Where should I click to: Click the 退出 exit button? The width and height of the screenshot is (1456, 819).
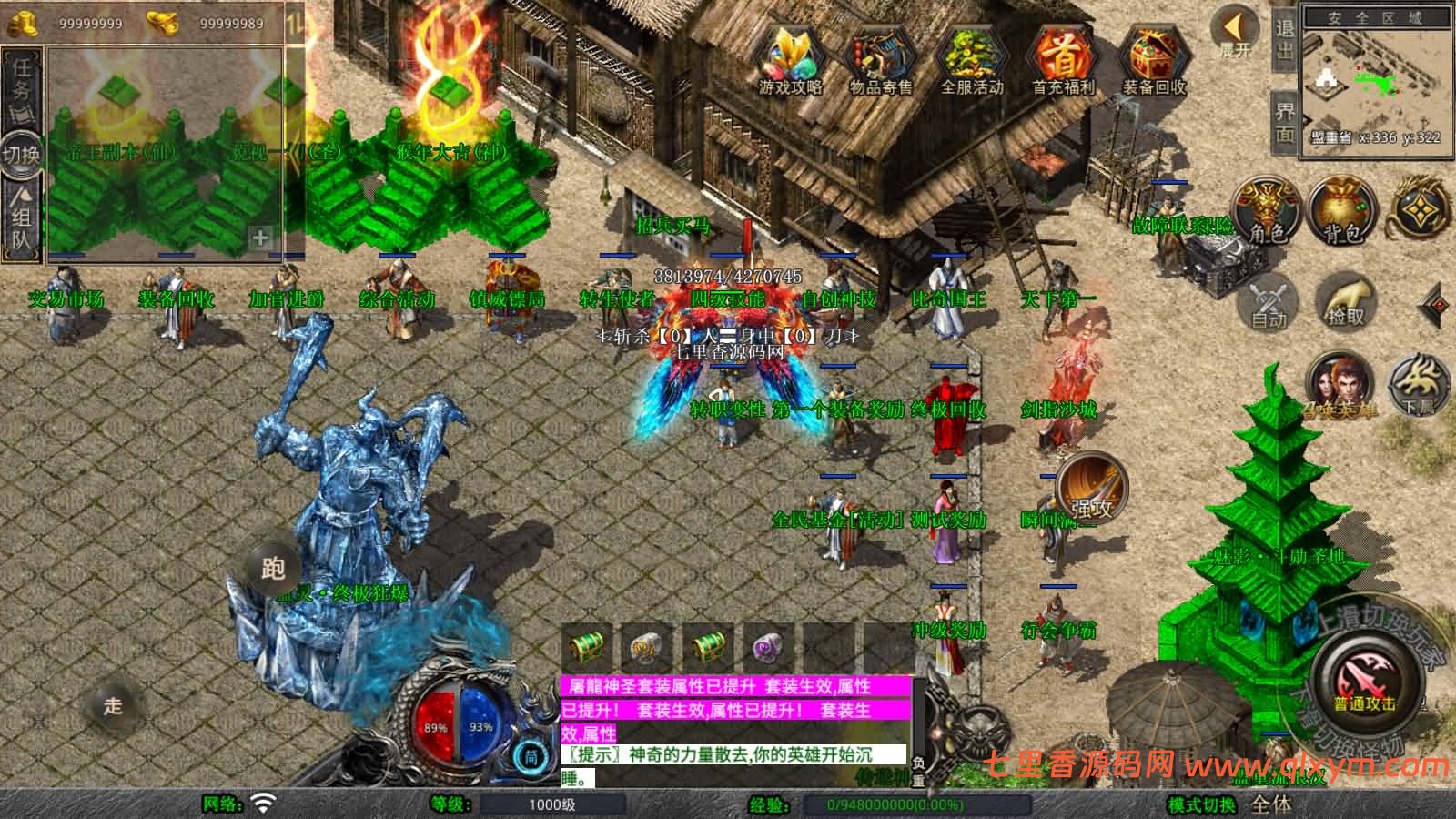pos(1284,38)
